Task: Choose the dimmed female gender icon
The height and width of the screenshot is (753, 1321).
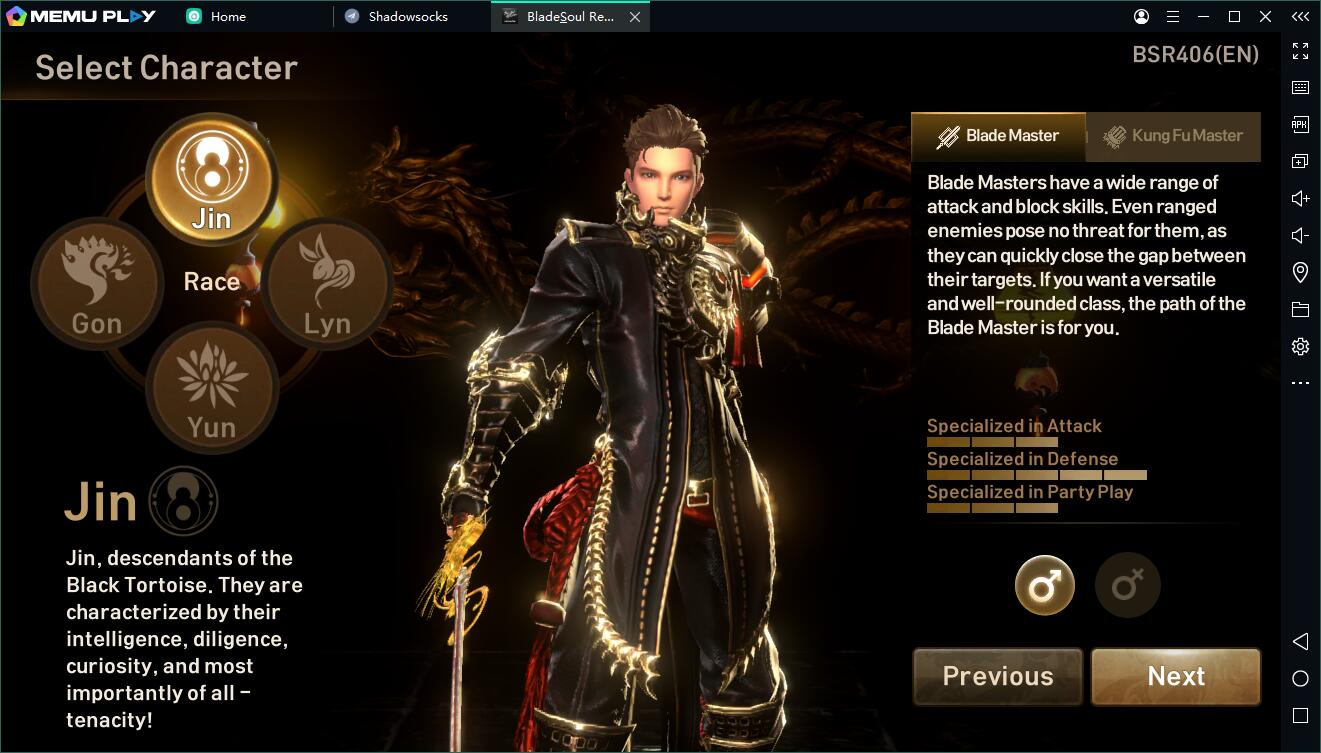Action: (1128, 585)
